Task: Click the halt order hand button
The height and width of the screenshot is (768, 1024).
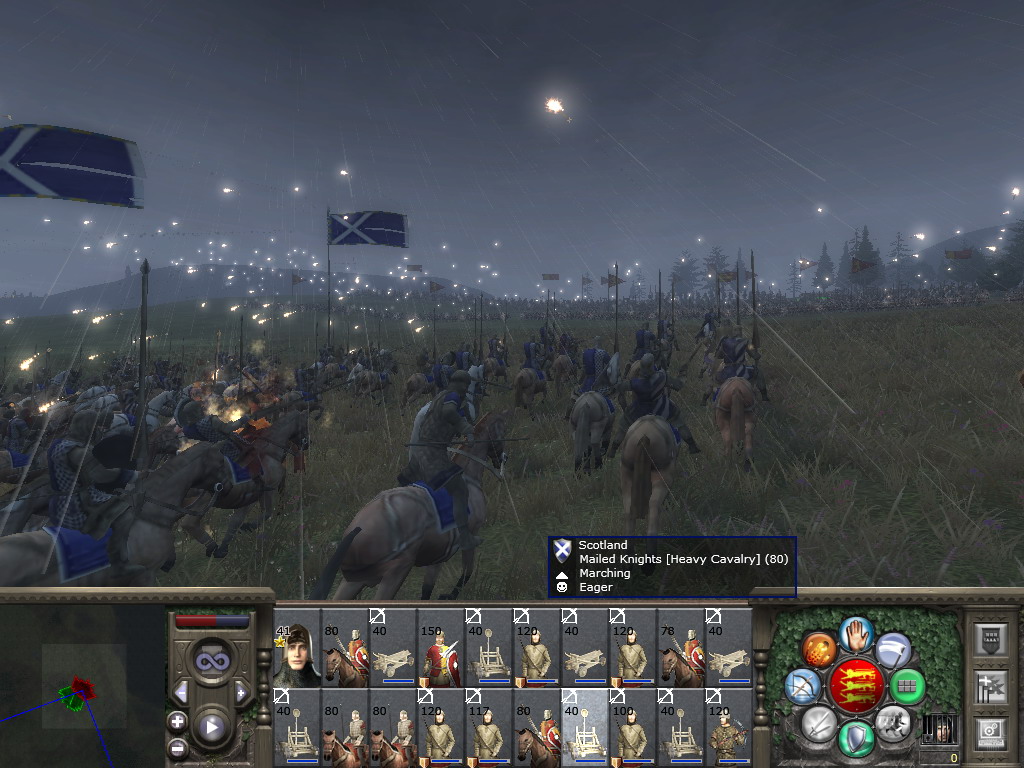Action: coord(855,634)
